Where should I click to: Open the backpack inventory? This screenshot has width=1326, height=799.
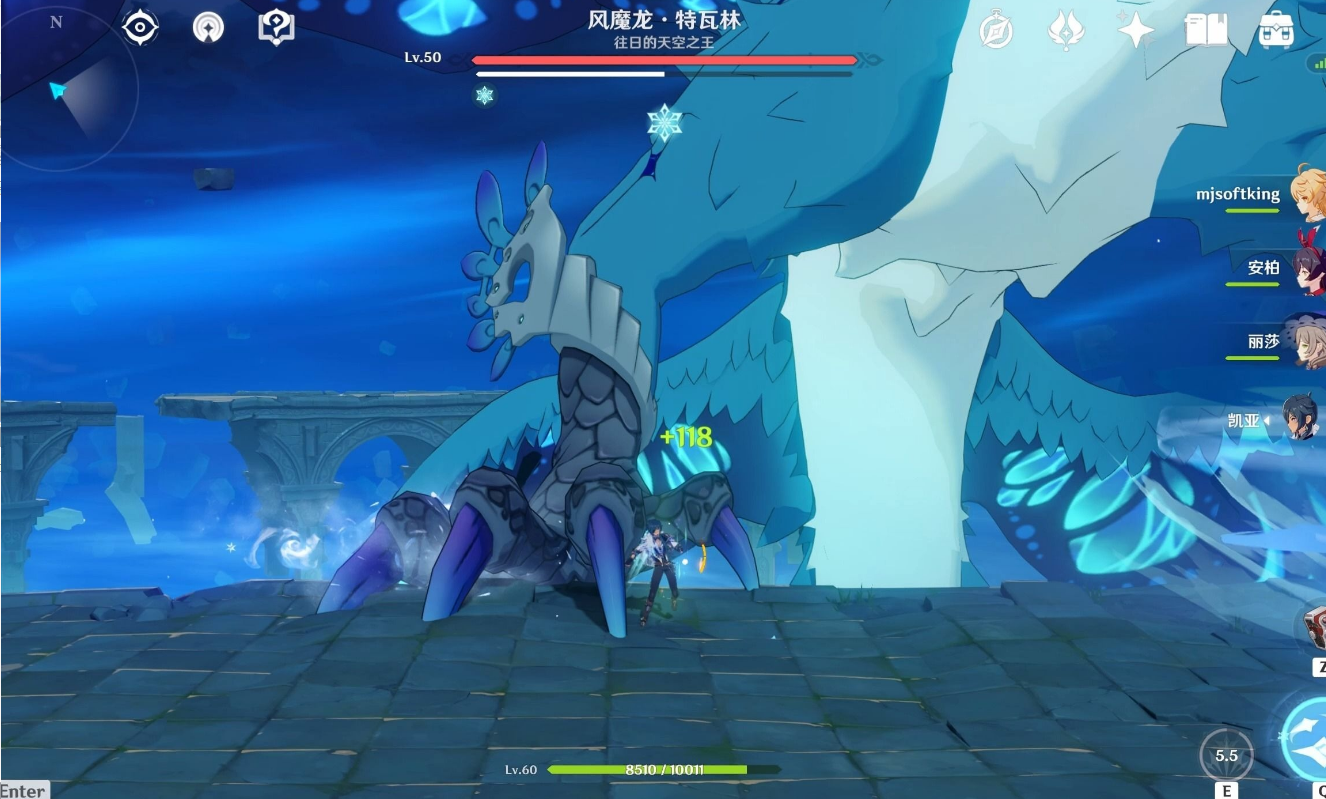[1276, 31]
